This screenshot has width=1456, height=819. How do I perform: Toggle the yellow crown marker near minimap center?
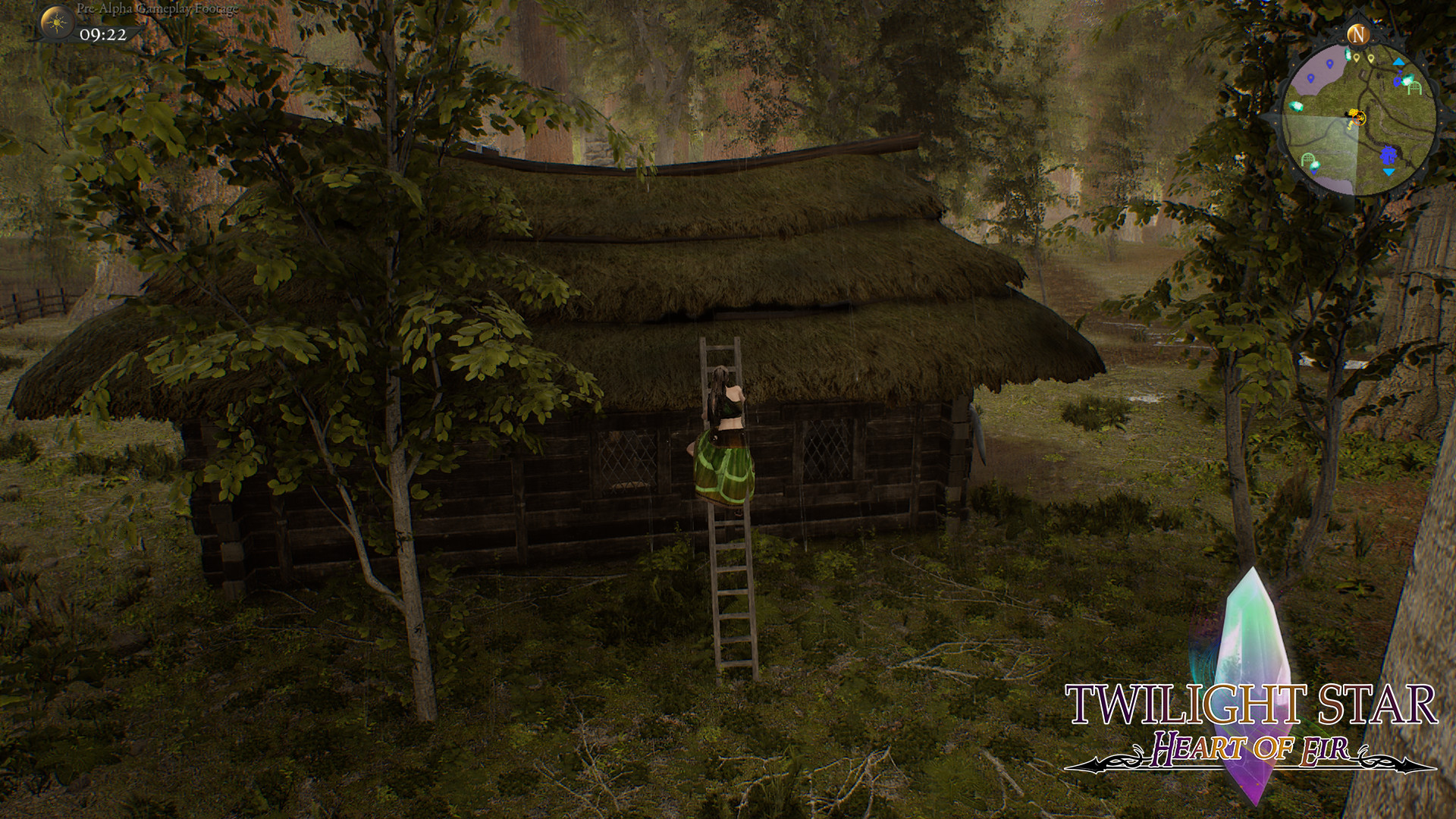tap(1353, 112)
